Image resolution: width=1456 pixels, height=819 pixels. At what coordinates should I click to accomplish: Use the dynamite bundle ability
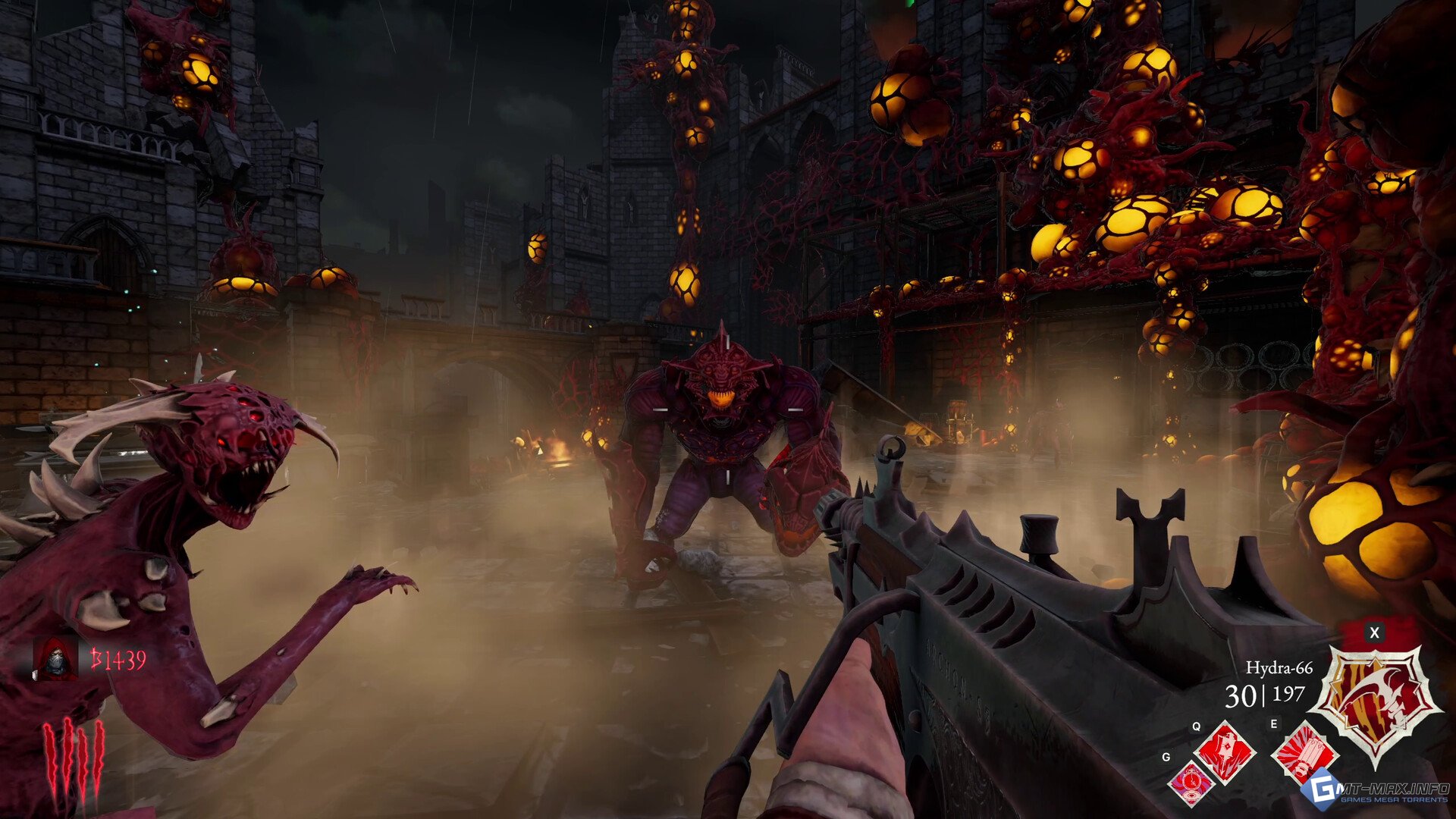[1301, 751]
